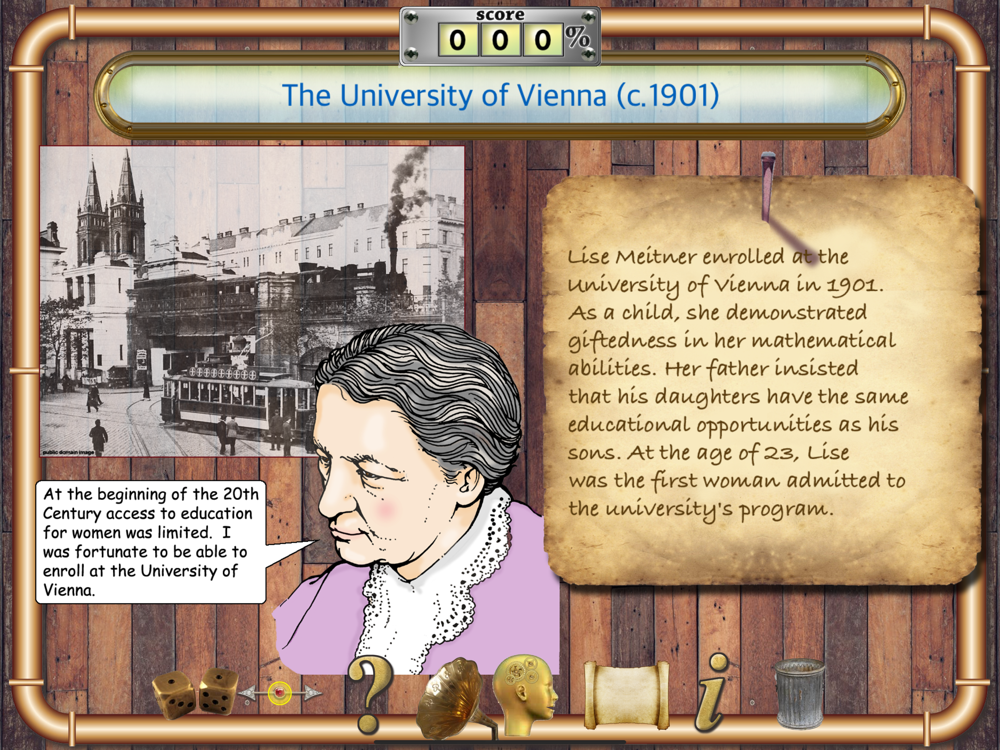
Task: Click the red circular page marker button
Action: coord(280,692)
